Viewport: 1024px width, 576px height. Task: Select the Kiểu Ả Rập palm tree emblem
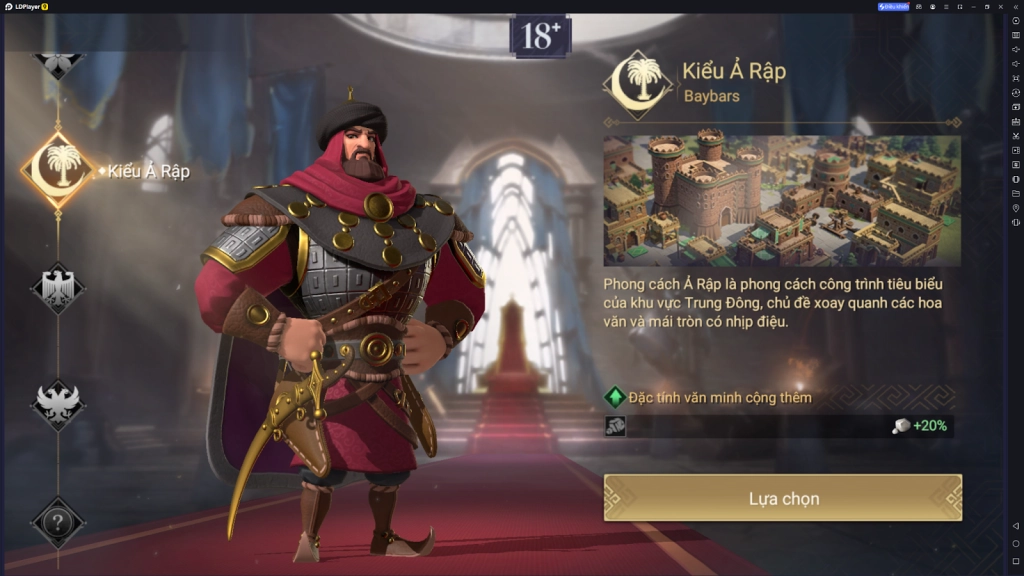[x=58, y=170]
